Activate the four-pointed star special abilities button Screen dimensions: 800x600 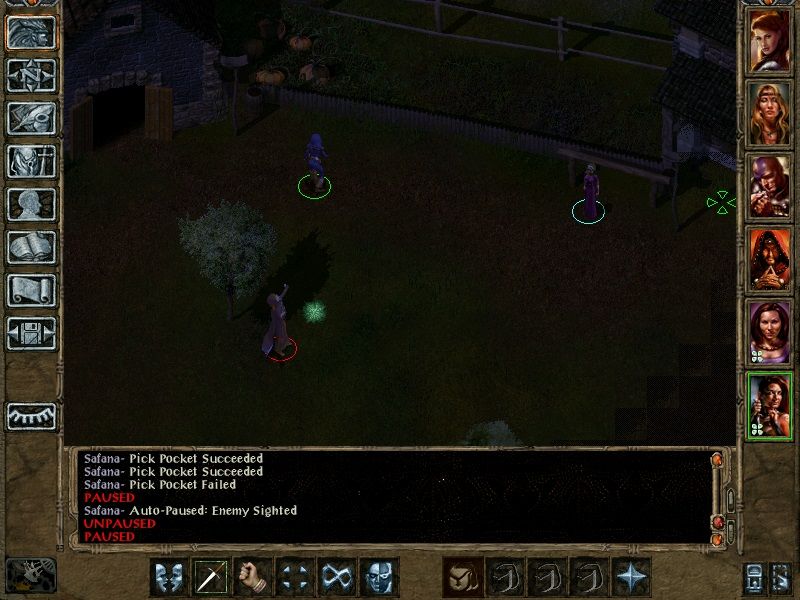pyautogui.click(x=631, y=577)
